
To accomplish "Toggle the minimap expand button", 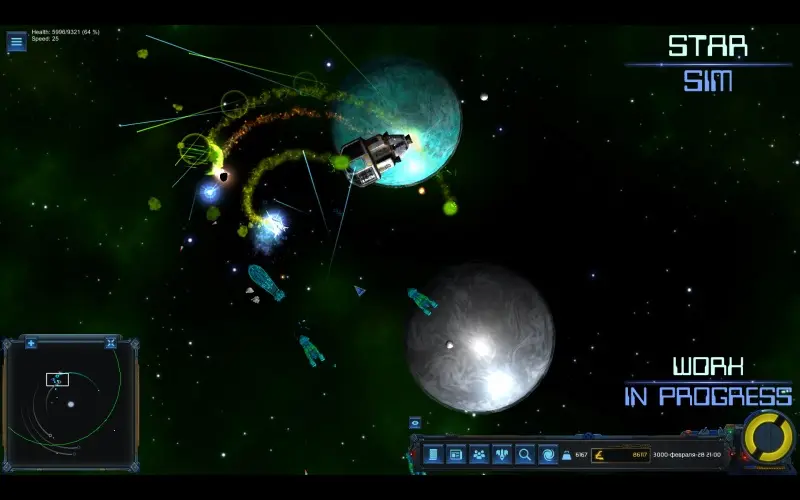I will click(111, 344).
